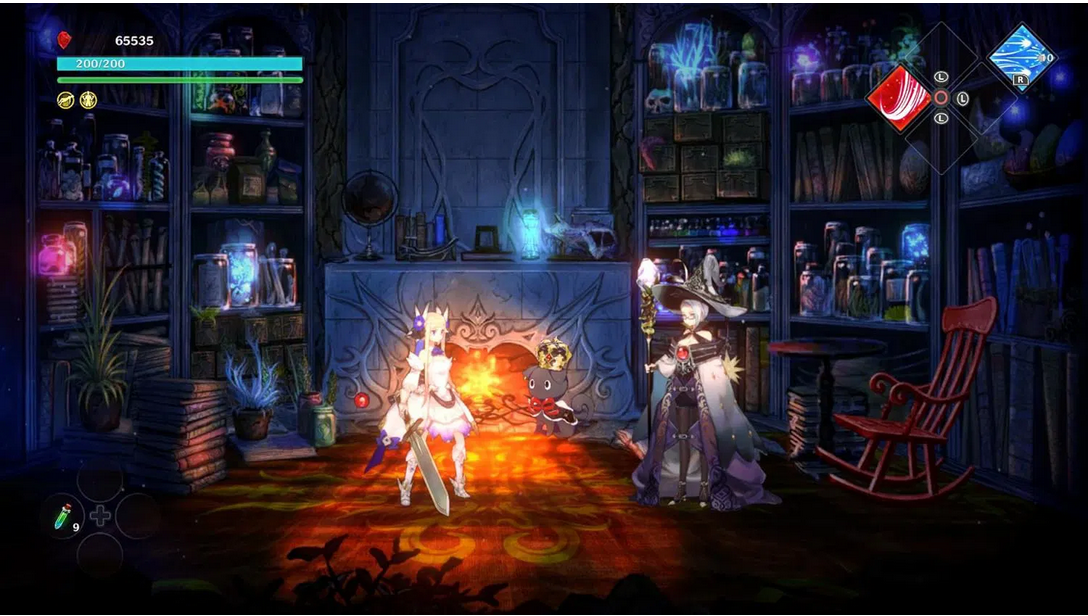Click the red gem currency icon
This screenshot has width=1088, height=616.
click(x=65, y=40)
